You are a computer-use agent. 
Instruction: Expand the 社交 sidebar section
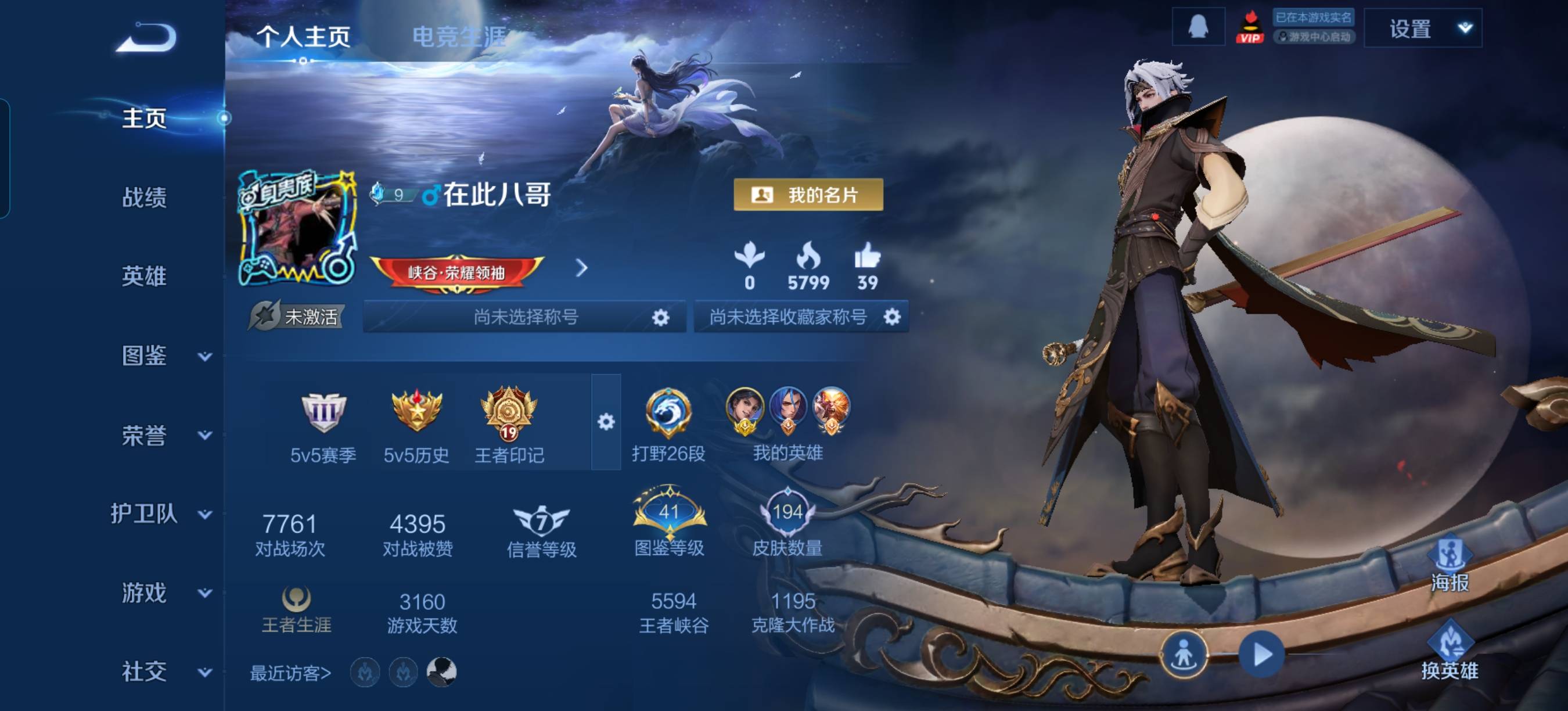point(163,671)
